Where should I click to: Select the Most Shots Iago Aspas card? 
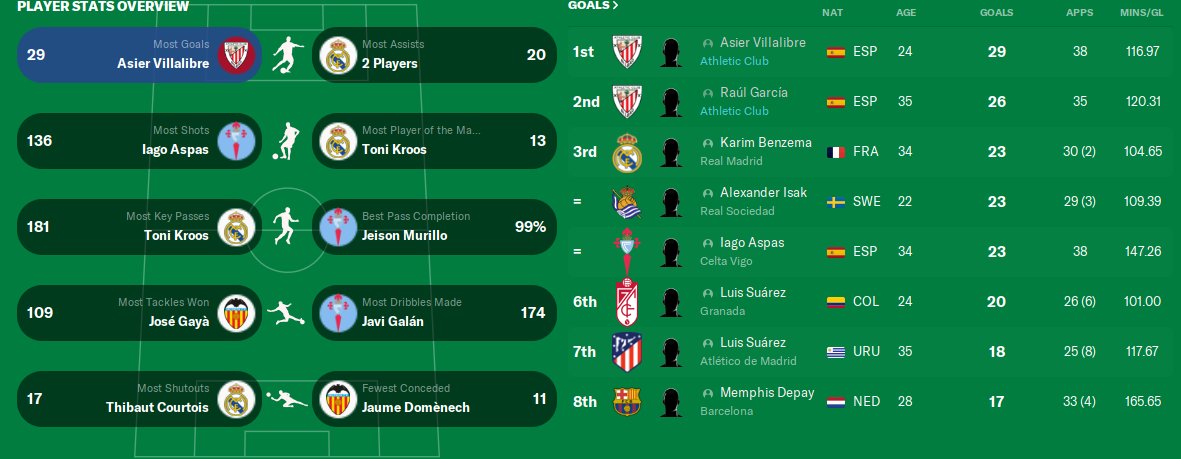coord(139,141)
